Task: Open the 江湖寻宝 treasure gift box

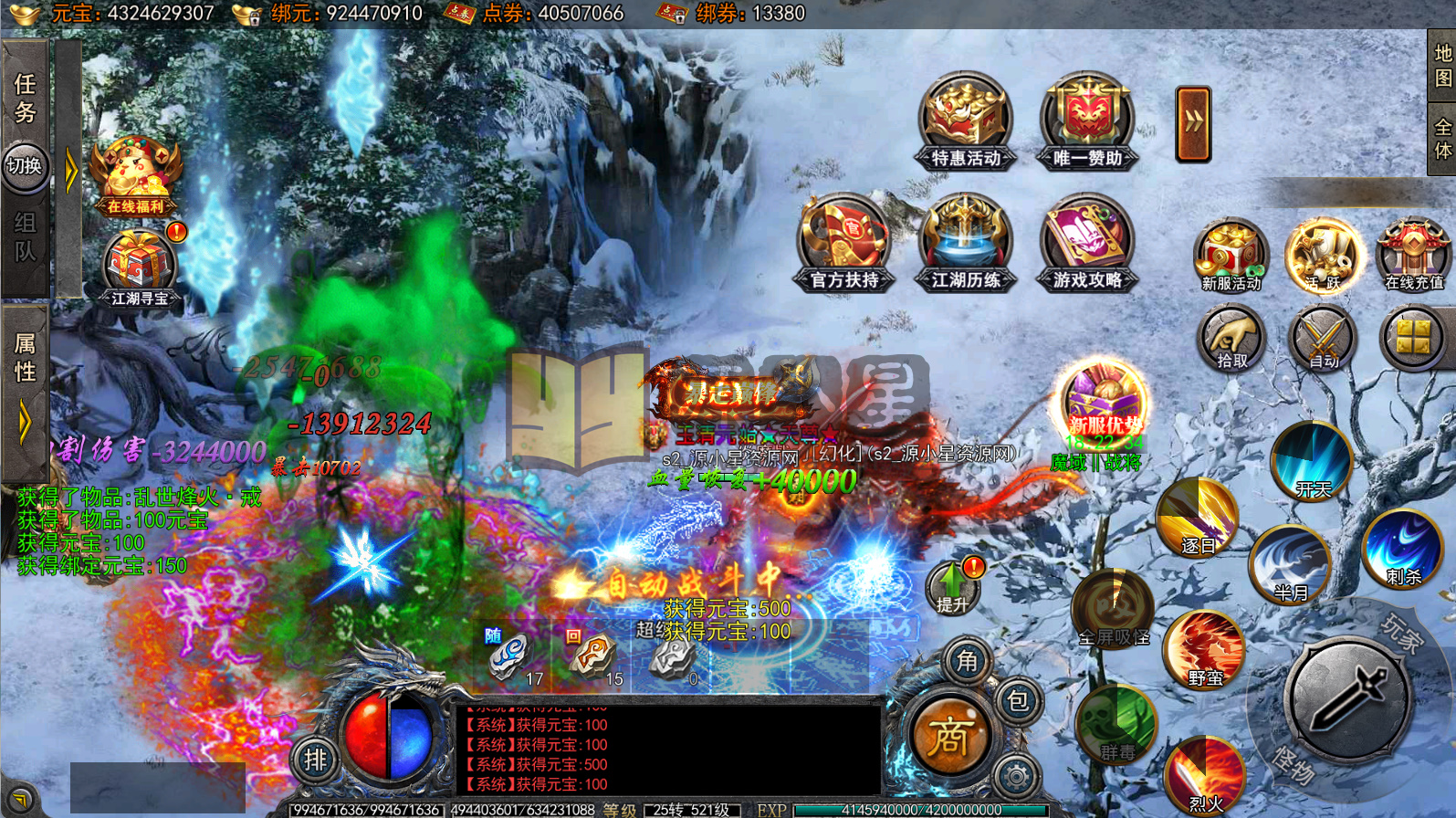Action: coord(139,267)
